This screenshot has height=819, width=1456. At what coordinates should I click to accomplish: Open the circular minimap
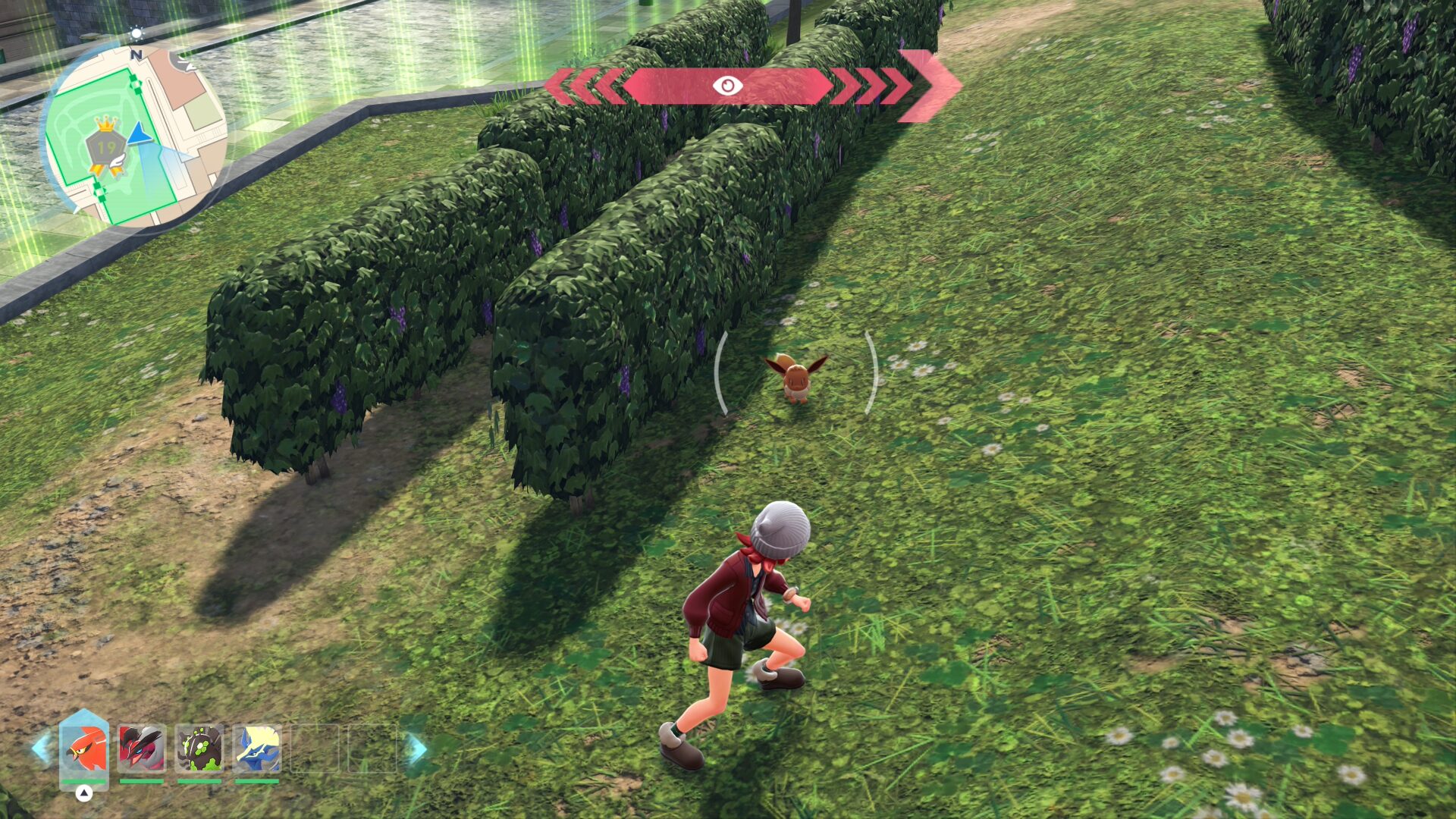[x=135, y=136]
